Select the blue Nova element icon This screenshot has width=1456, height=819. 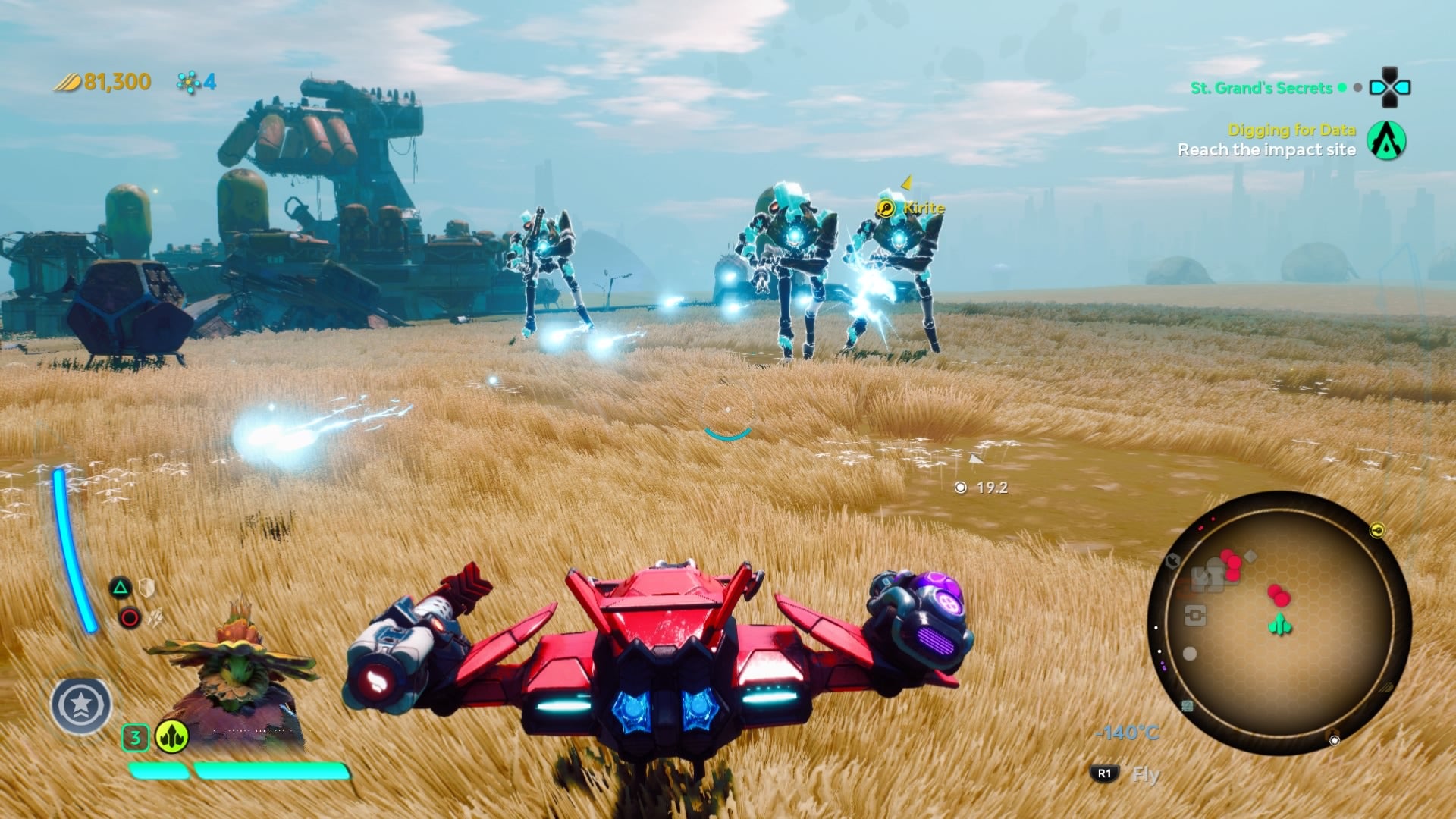coord(188,81)
